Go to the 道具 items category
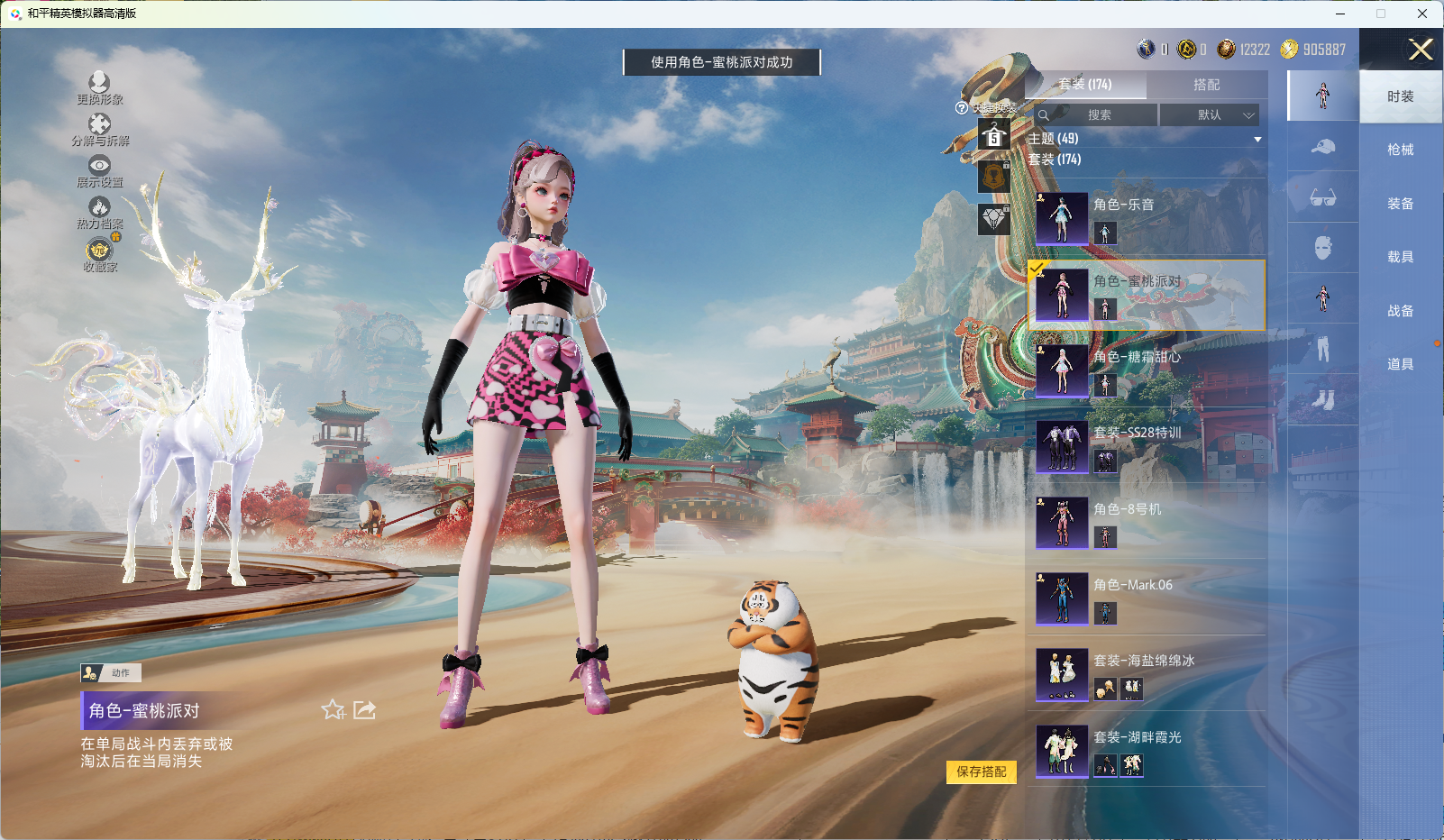Screen dimensions: 1444x840 coord(1400,364)
